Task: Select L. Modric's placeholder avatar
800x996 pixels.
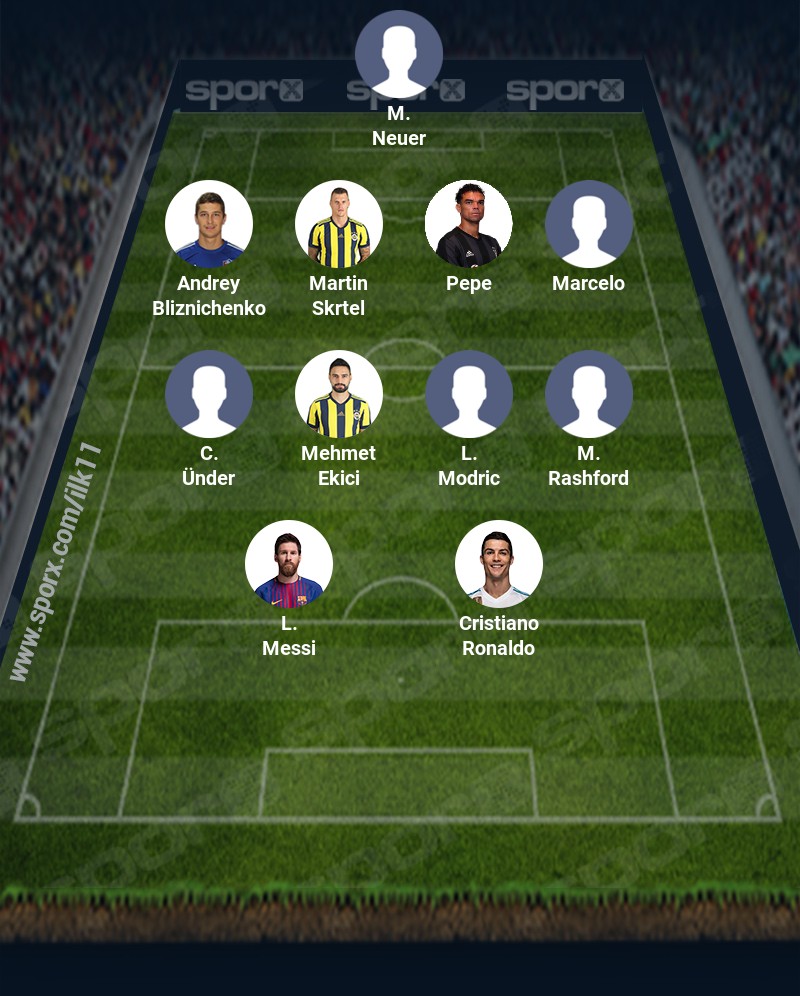Action: click(x=469, y=394)
